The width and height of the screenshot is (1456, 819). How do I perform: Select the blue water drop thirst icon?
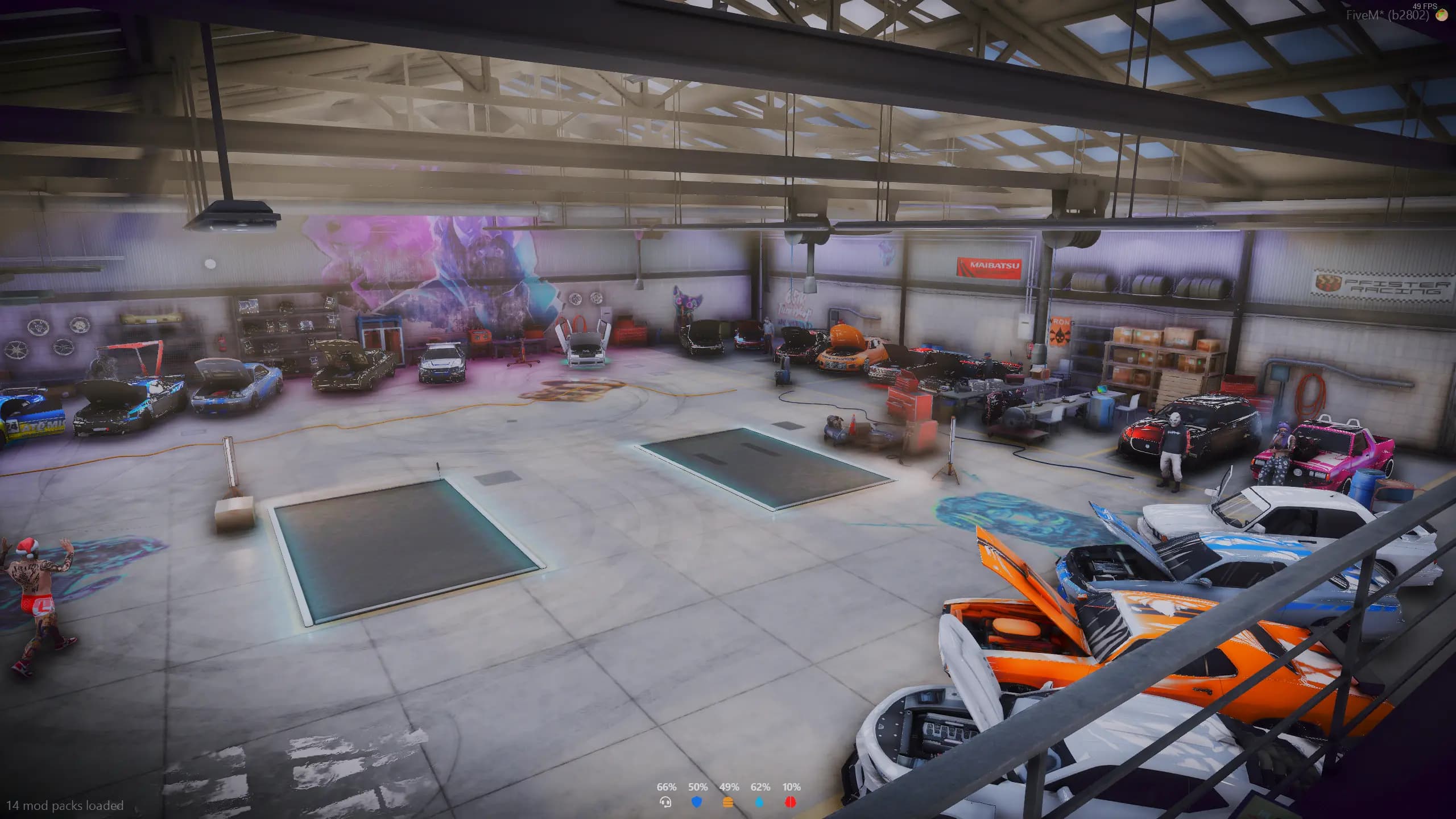click(759, 802)
